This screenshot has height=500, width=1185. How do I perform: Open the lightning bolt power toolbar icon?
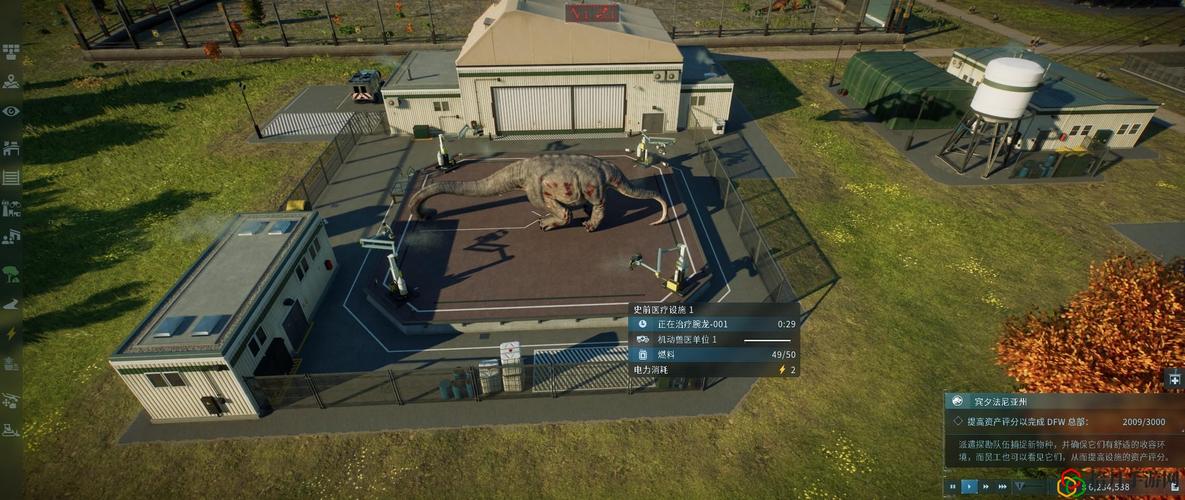(x=11, y=333)
